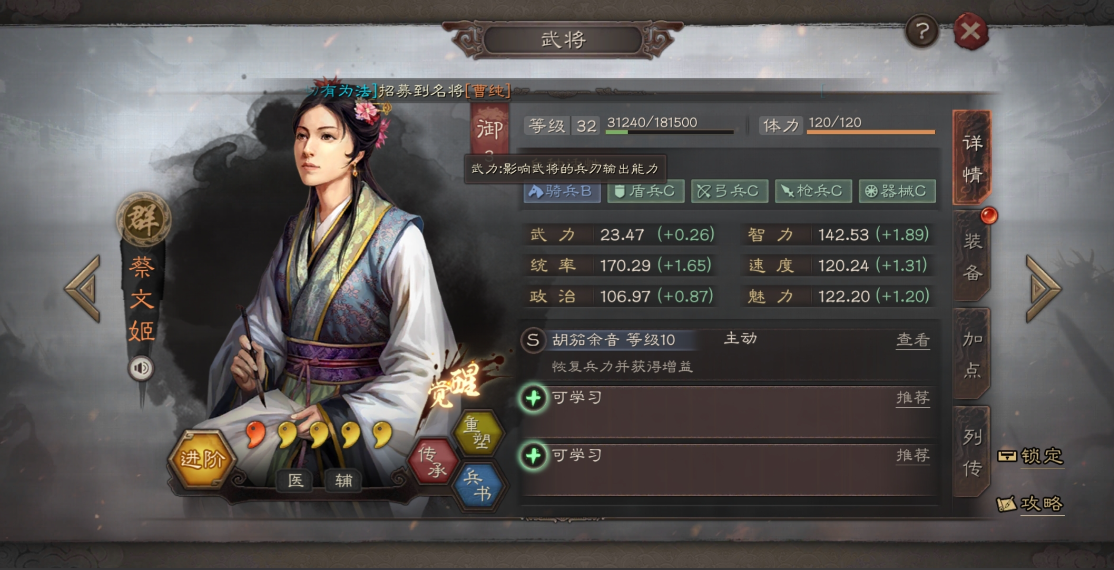
Task: Go to the next general arrow
Action: pyautogui.click(x=1042, y=289)
